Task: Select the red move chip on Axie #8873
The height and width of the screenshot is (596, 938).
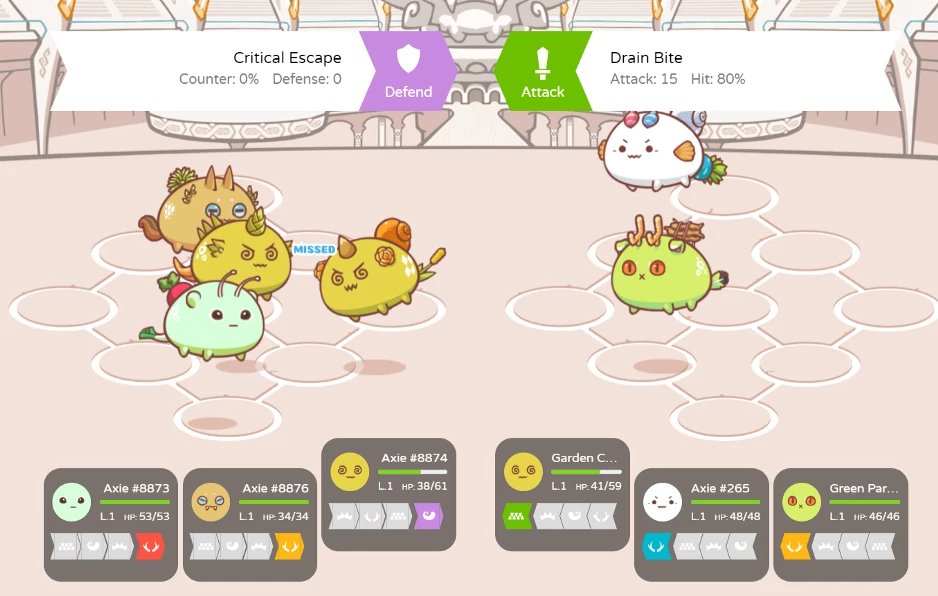Action: click(x=148, y=546)
